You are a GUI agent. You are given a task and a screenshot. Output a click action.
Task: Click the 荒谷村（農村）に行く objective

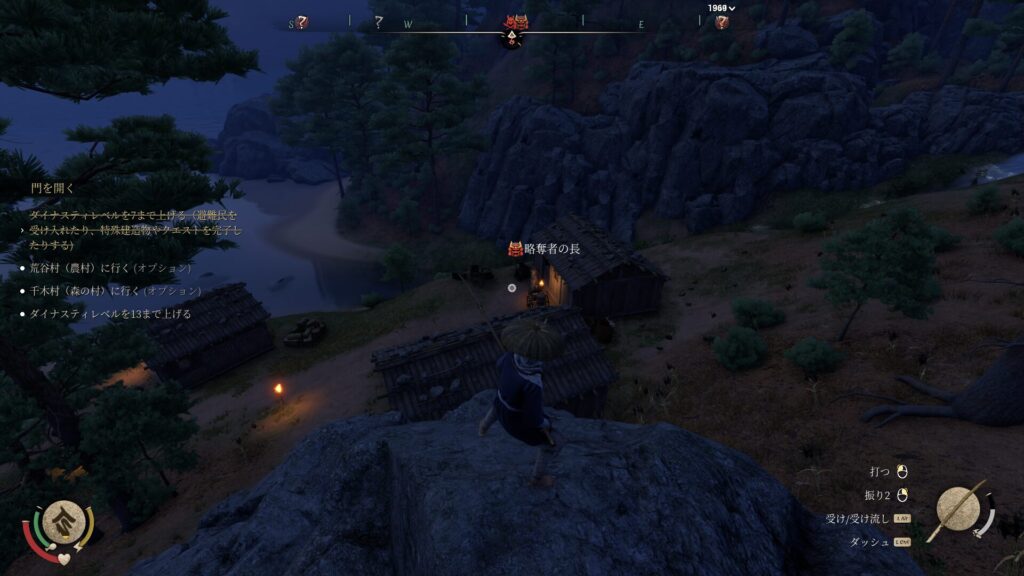[x=110, y=268]
